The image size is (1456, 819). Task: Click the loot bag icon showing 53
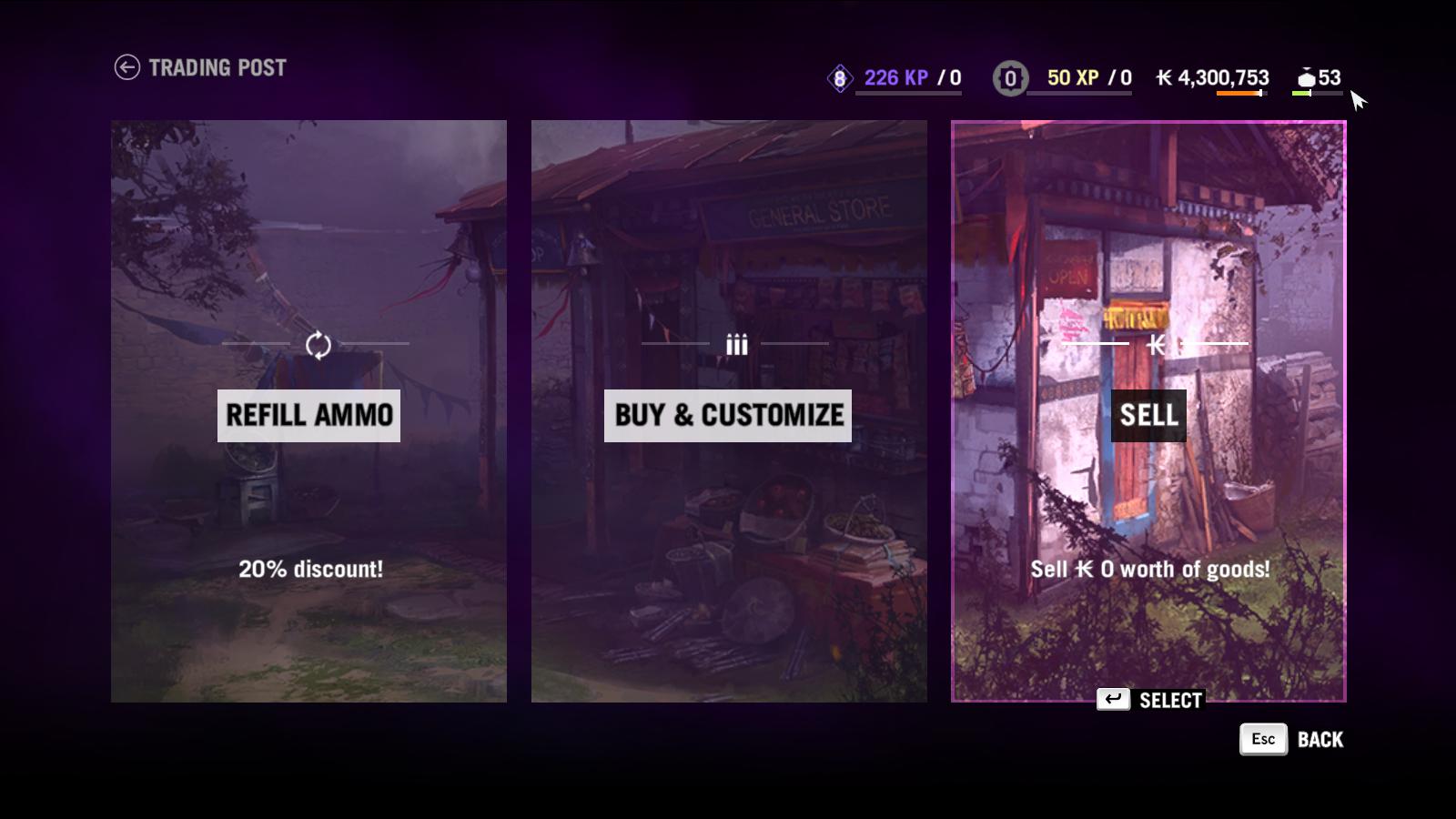coord(1308,79)
